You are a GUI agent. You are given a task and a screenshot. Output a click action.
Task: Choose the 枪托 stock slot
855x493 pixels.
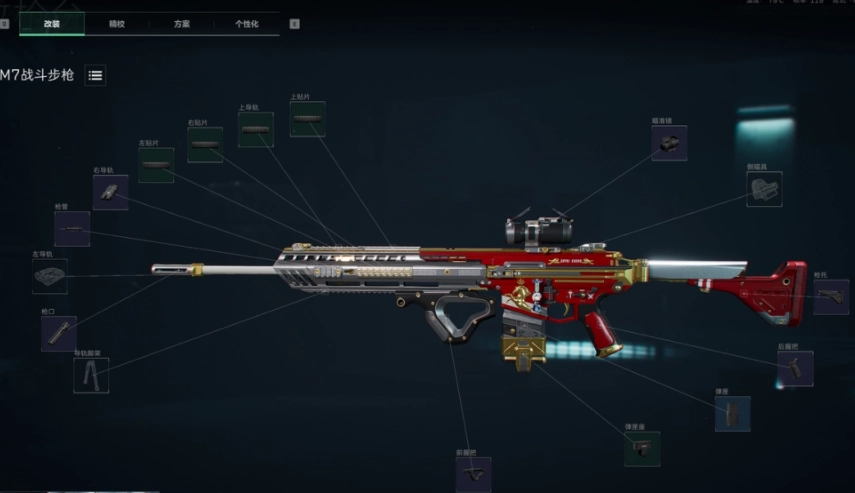tap(830, 297)
